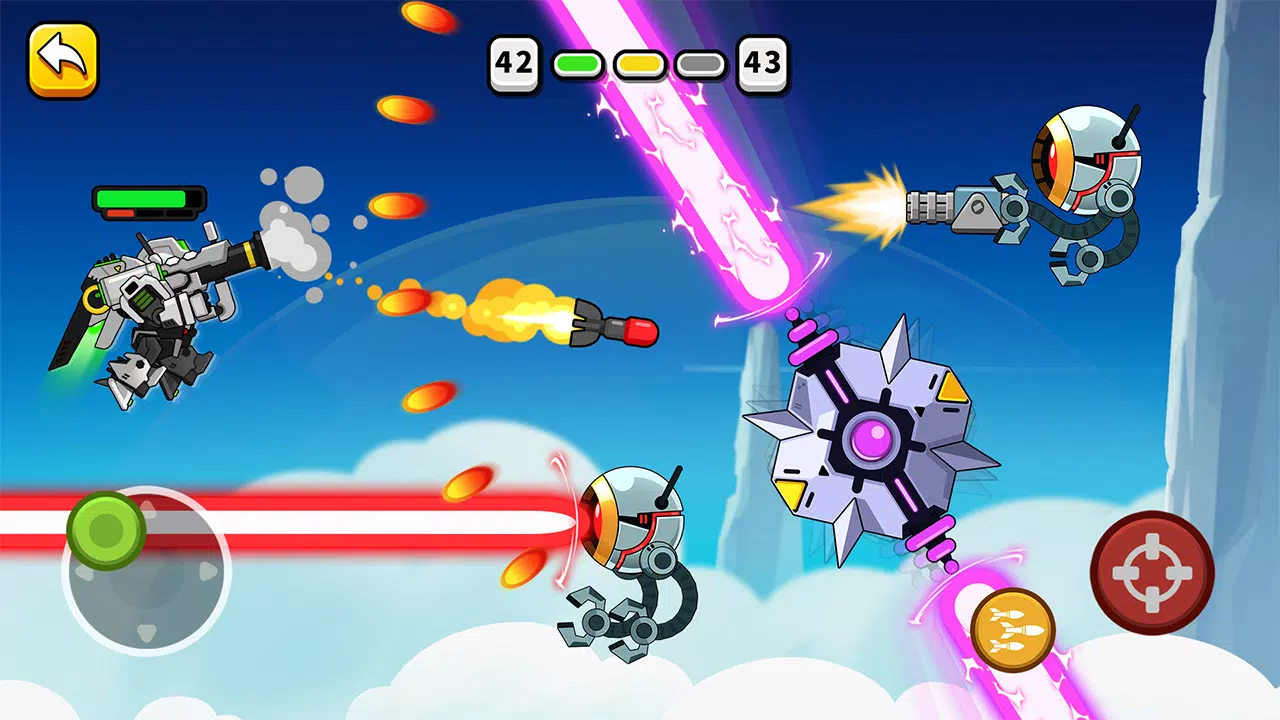This screenshot has width=1280, height=720.
Task: Select the score 43 counter badge
Action: point(762,62)
